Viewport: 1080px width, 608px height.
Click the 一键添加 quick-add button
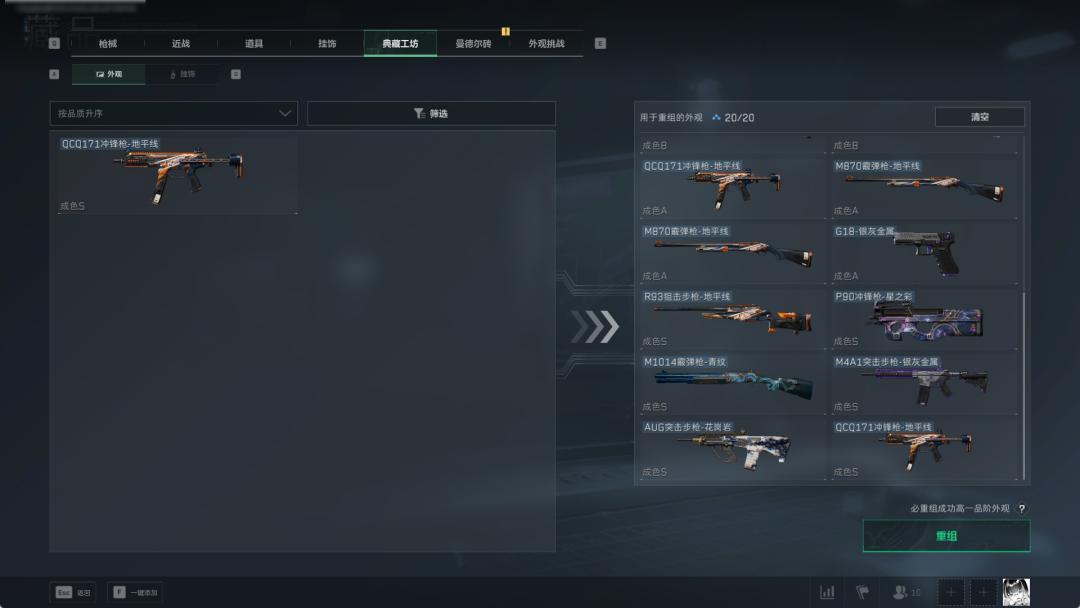(135, 592)
